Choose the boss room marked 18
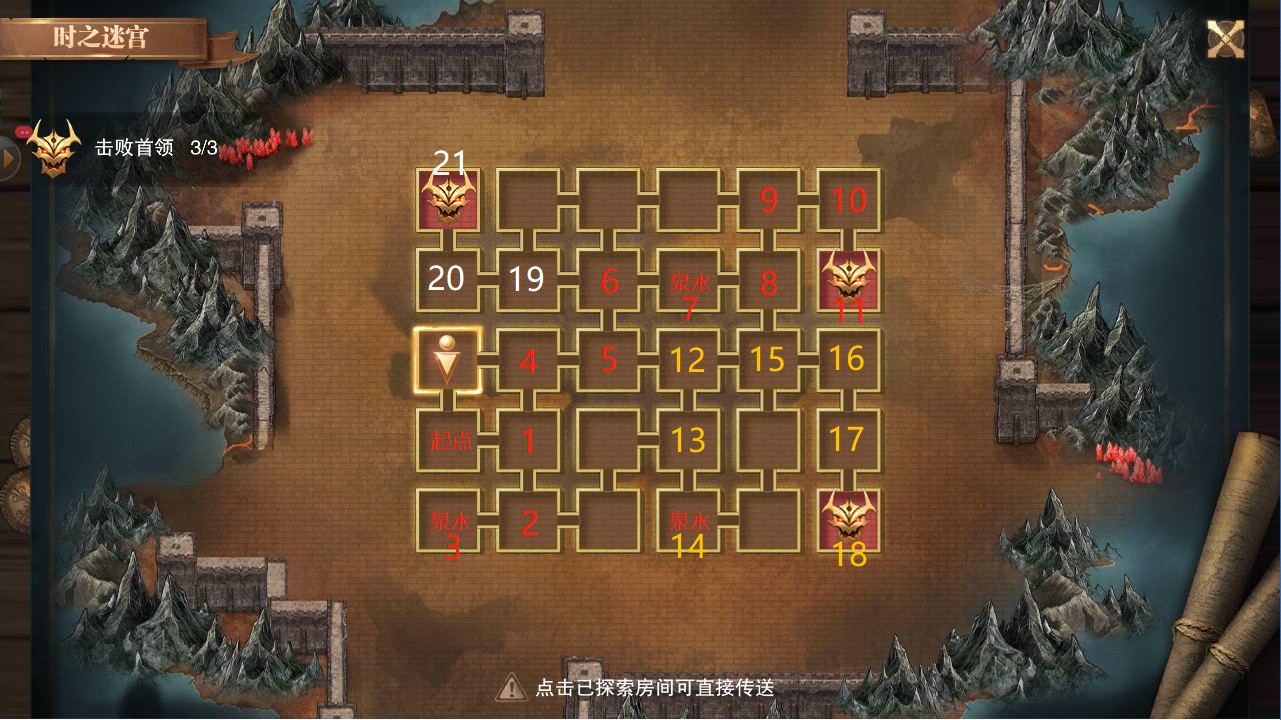Screen dimensions: 1281x720 click(849, 520)
